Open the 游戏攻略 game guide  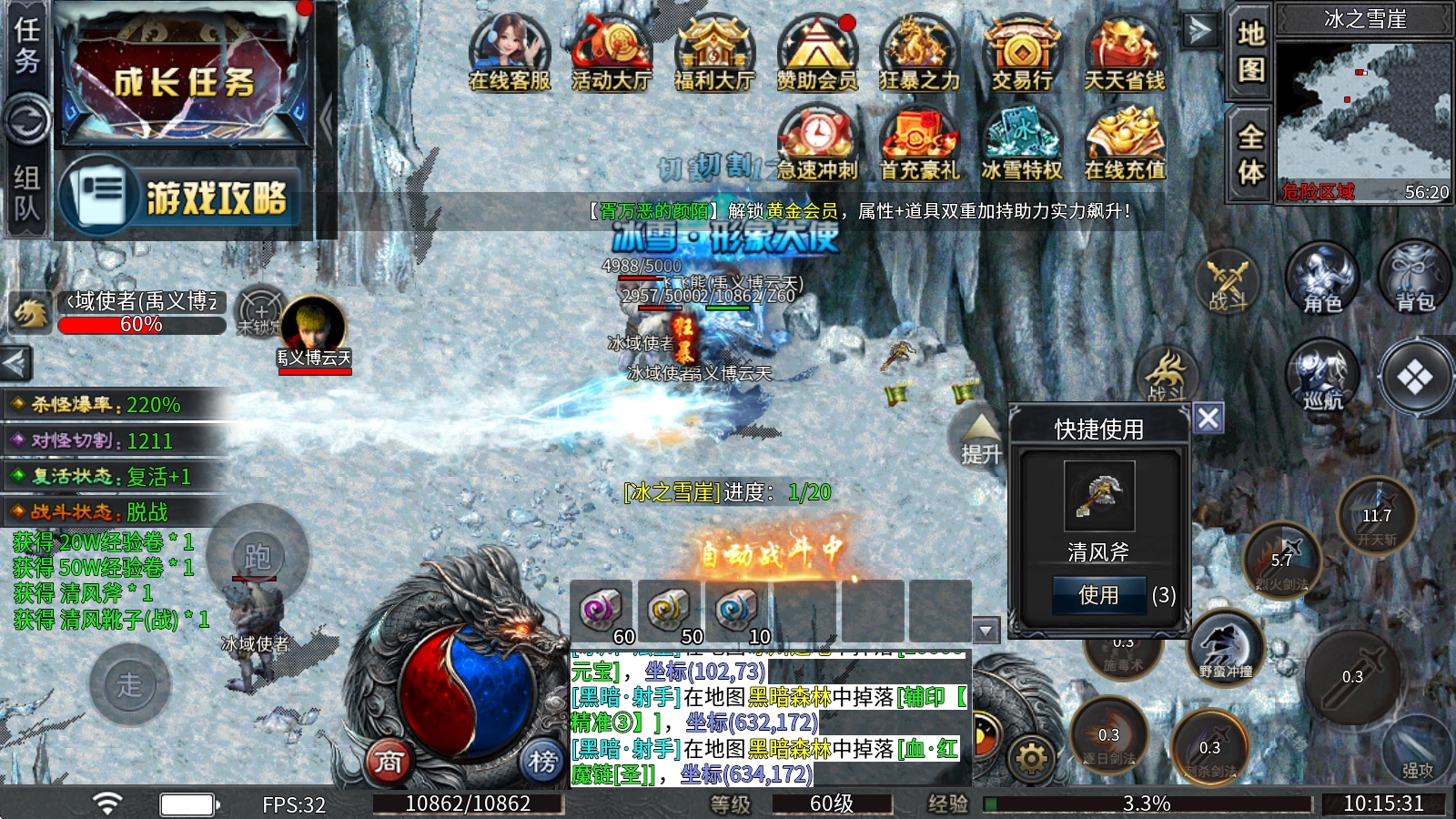[181, 197]
